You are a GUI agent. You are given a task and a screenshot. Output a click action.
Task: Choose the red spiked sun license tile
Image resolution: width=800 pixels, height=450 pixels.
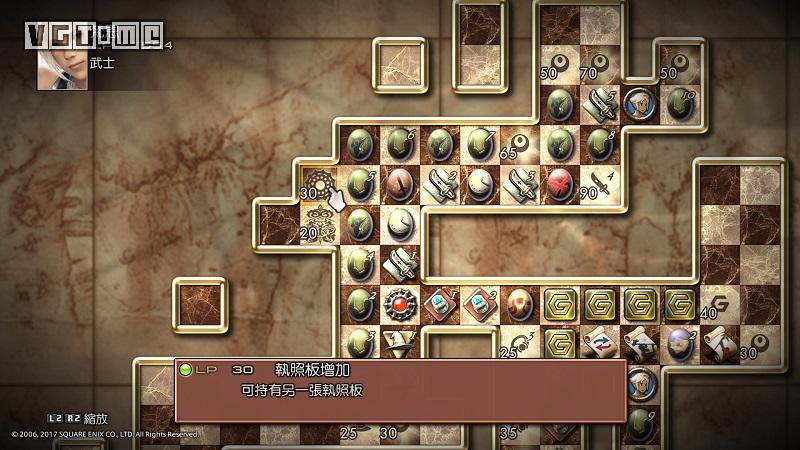400,302
